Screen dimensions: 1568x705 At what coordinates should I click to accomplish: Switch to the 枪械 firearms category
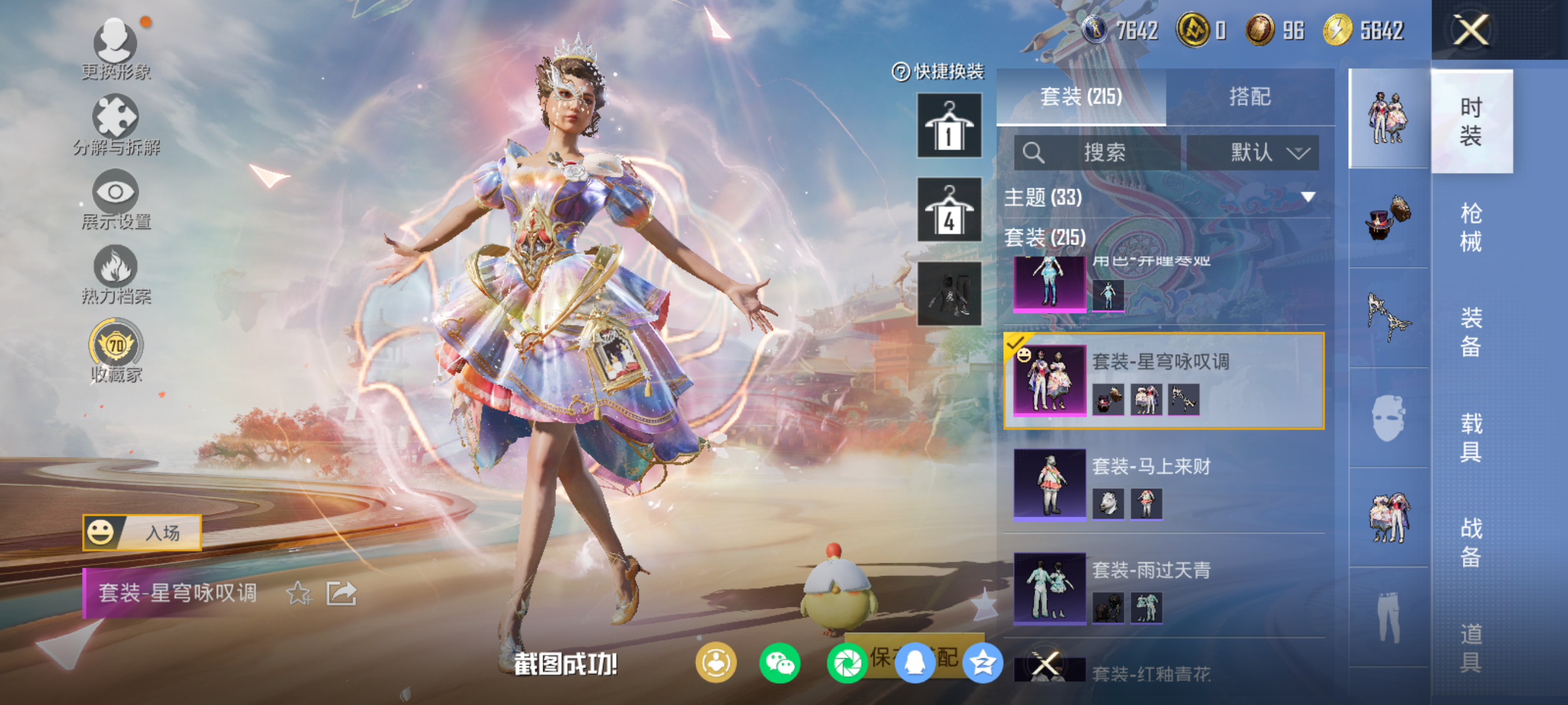1471,227
